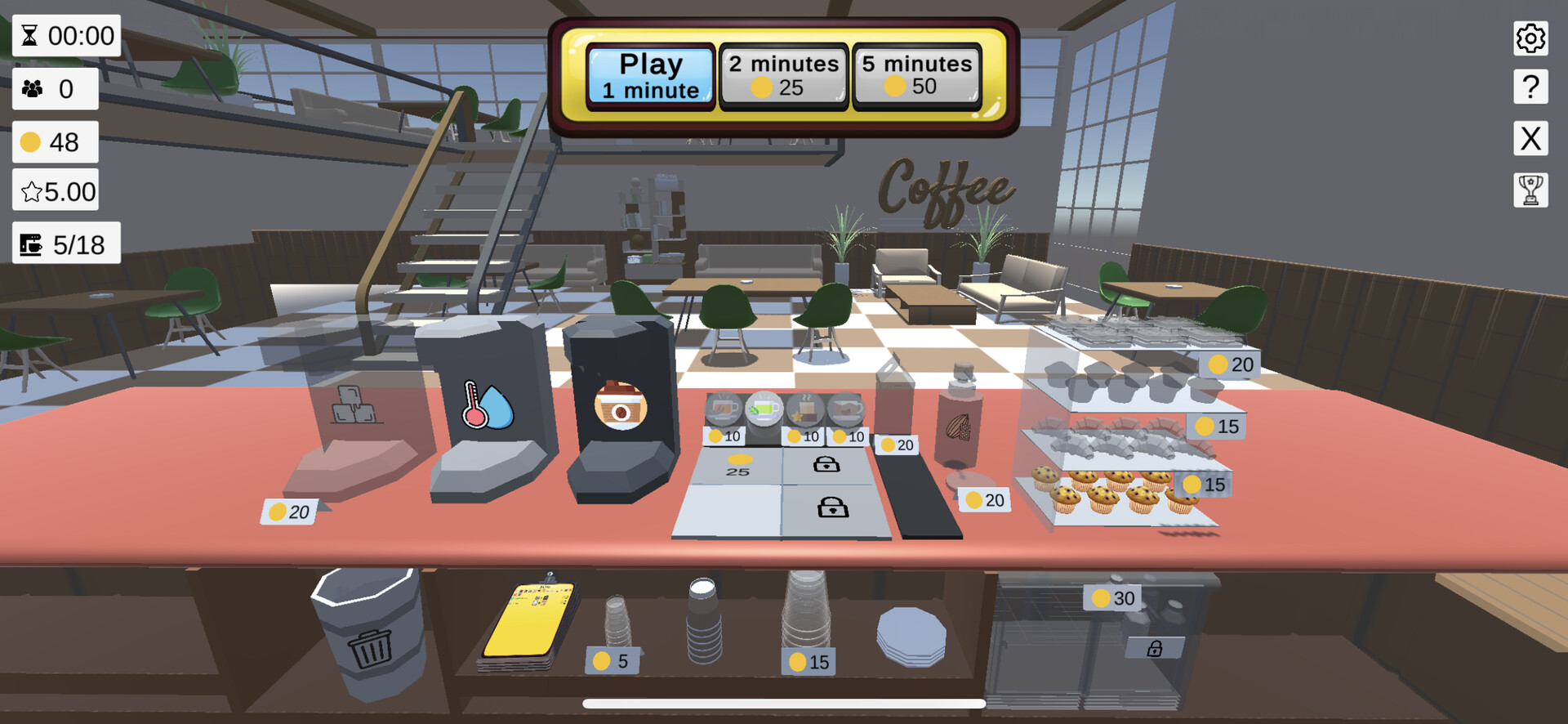View achievements via the trophy icon
The height and width of the screenshot is (724, 1568).
[x=1531, y=190]
